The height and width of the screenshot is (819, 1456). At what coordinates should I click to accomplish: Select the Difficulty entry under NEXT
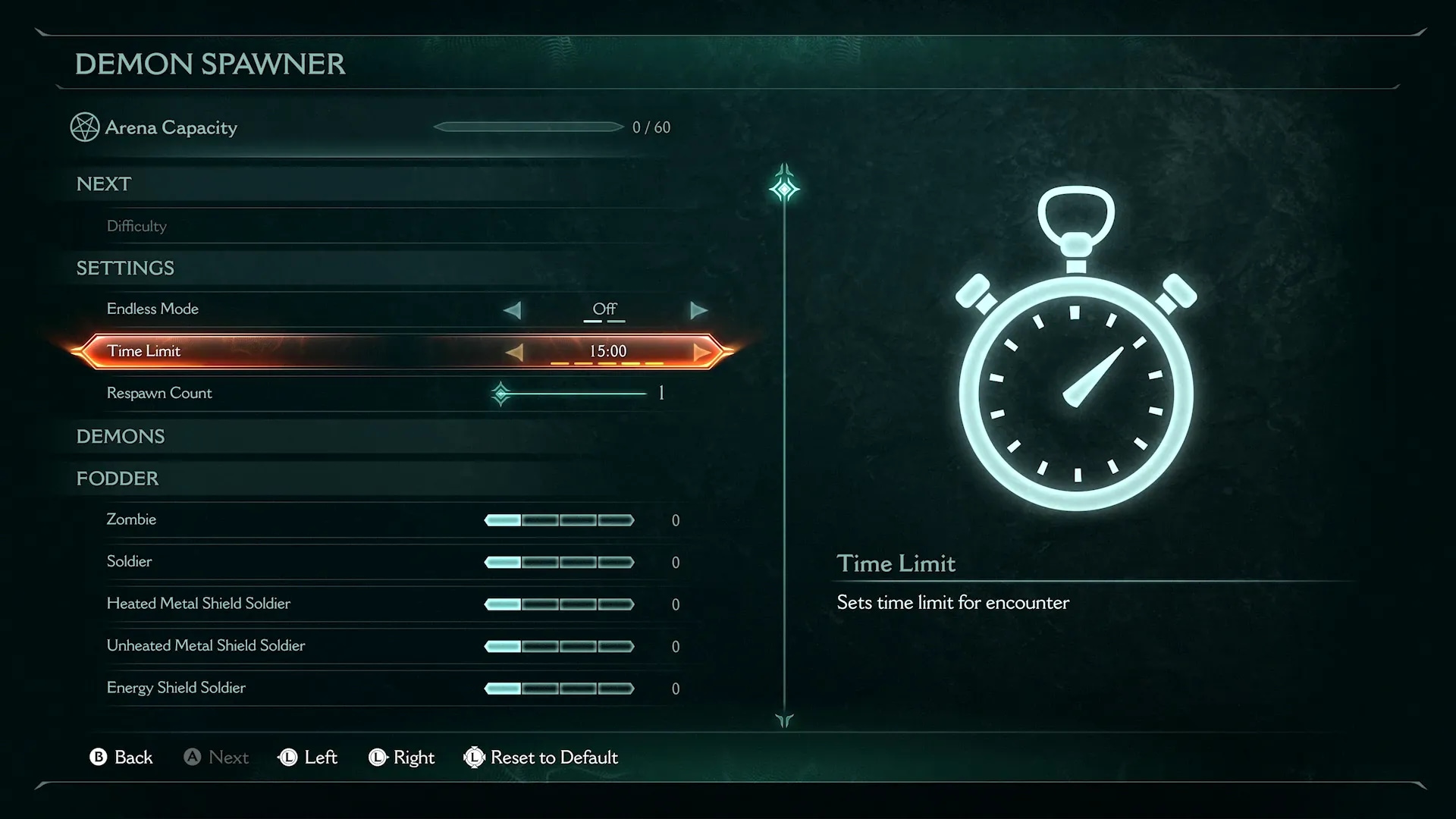[x=136, y=226]
